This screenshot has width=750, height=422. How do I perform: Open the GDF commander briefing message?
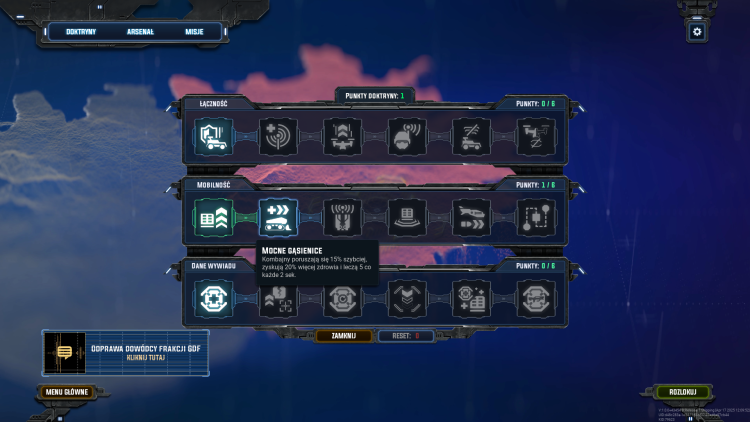pos(125,353)
